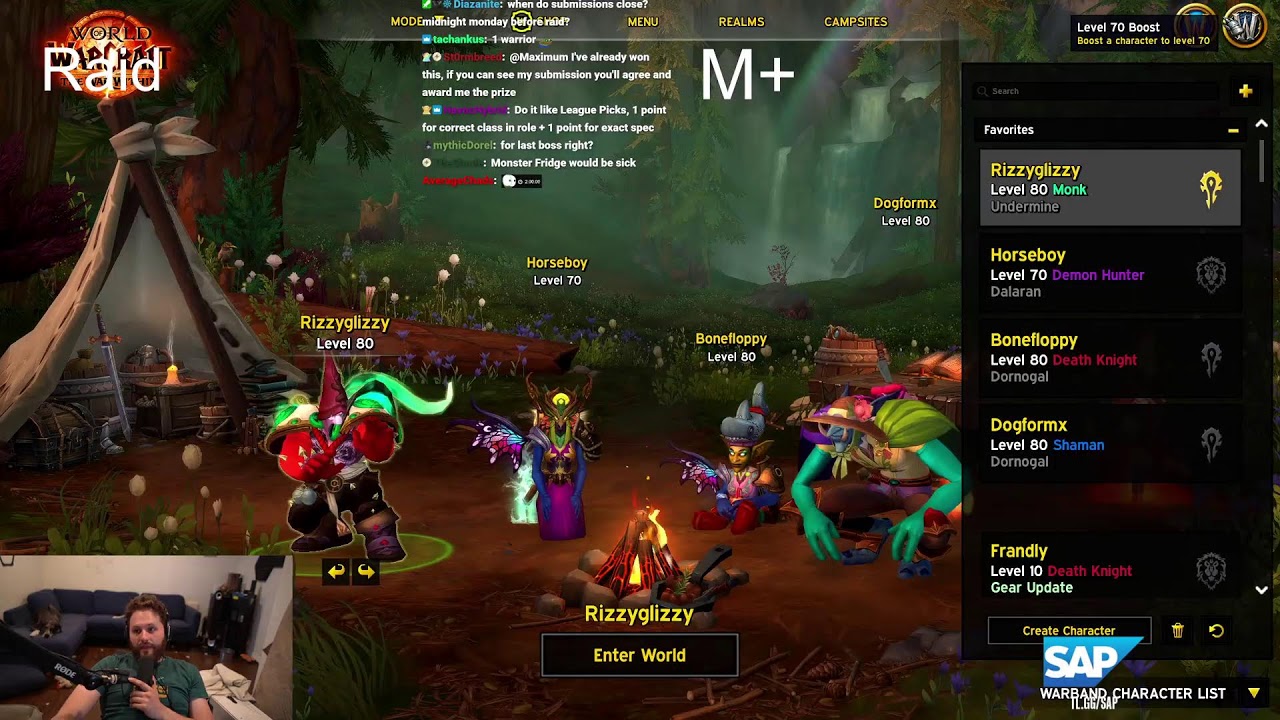Pick Frandly the level 10 Death Knight
This screenshot has width=1280, height=720.
[1109, 568]
